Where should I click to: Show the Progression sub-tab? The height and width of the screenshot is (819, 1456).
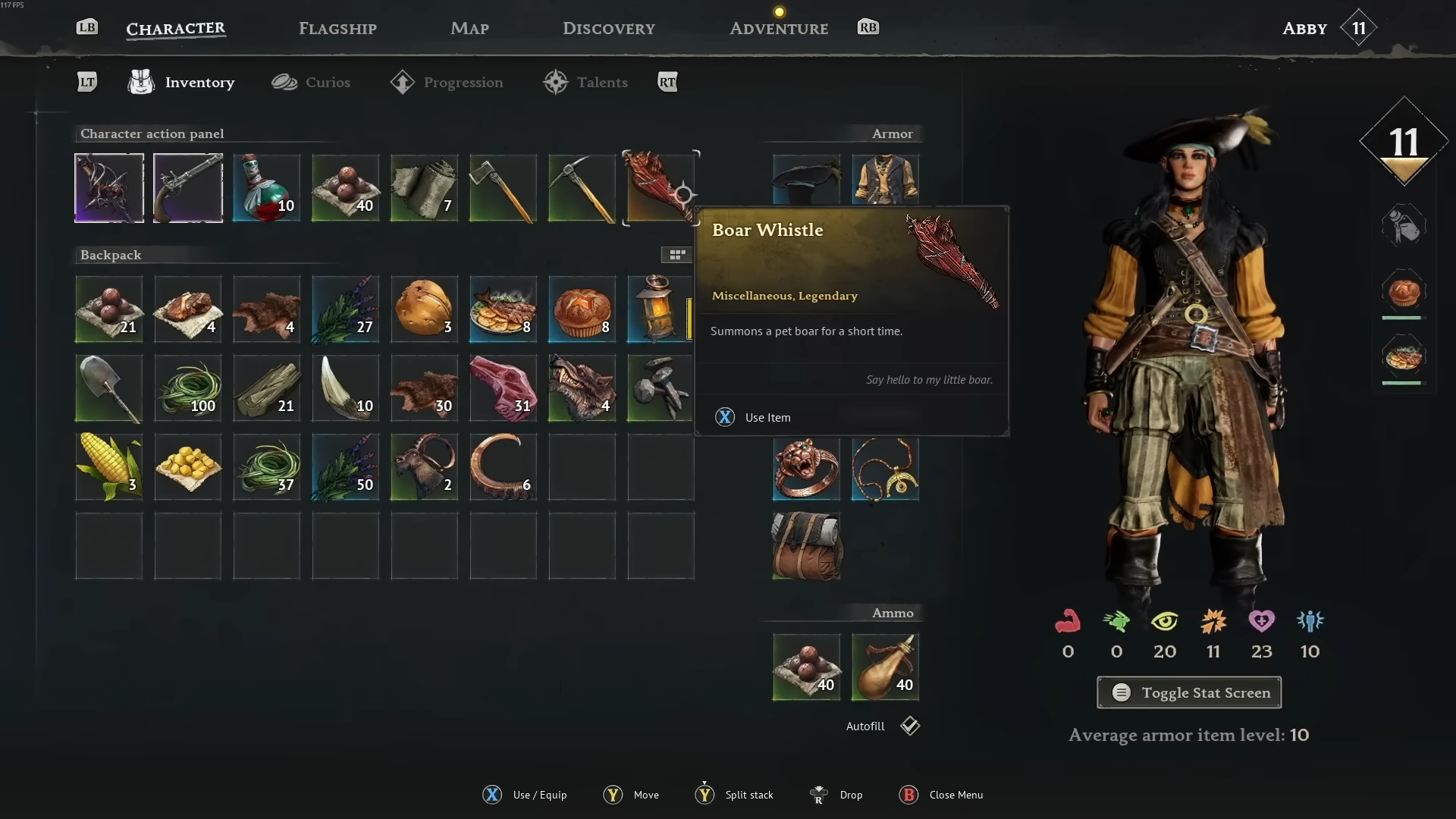pyautogui.click(x=447, y=82)
